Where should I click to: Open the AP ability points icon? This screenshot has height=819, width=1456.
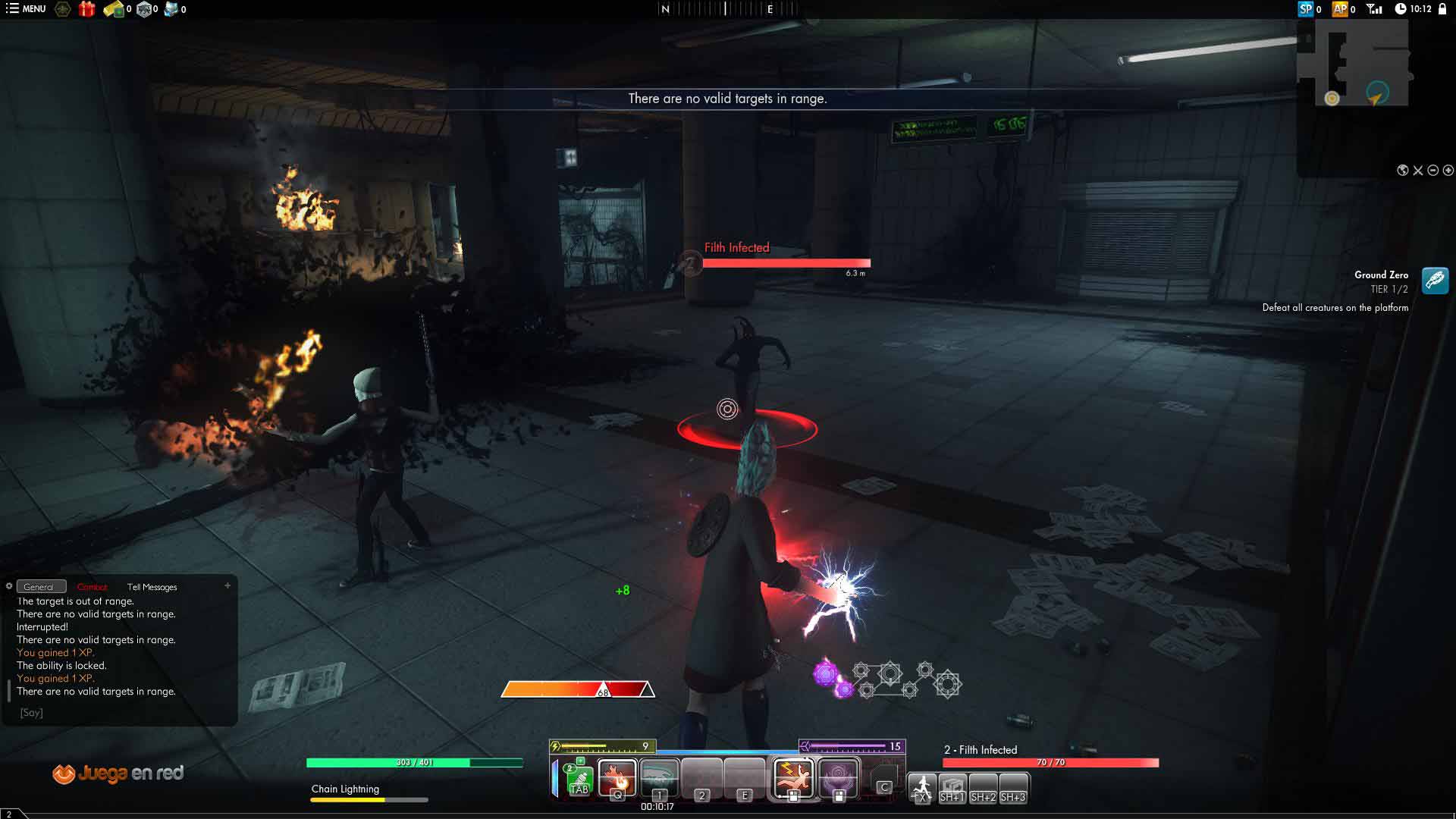(1341, 9)
